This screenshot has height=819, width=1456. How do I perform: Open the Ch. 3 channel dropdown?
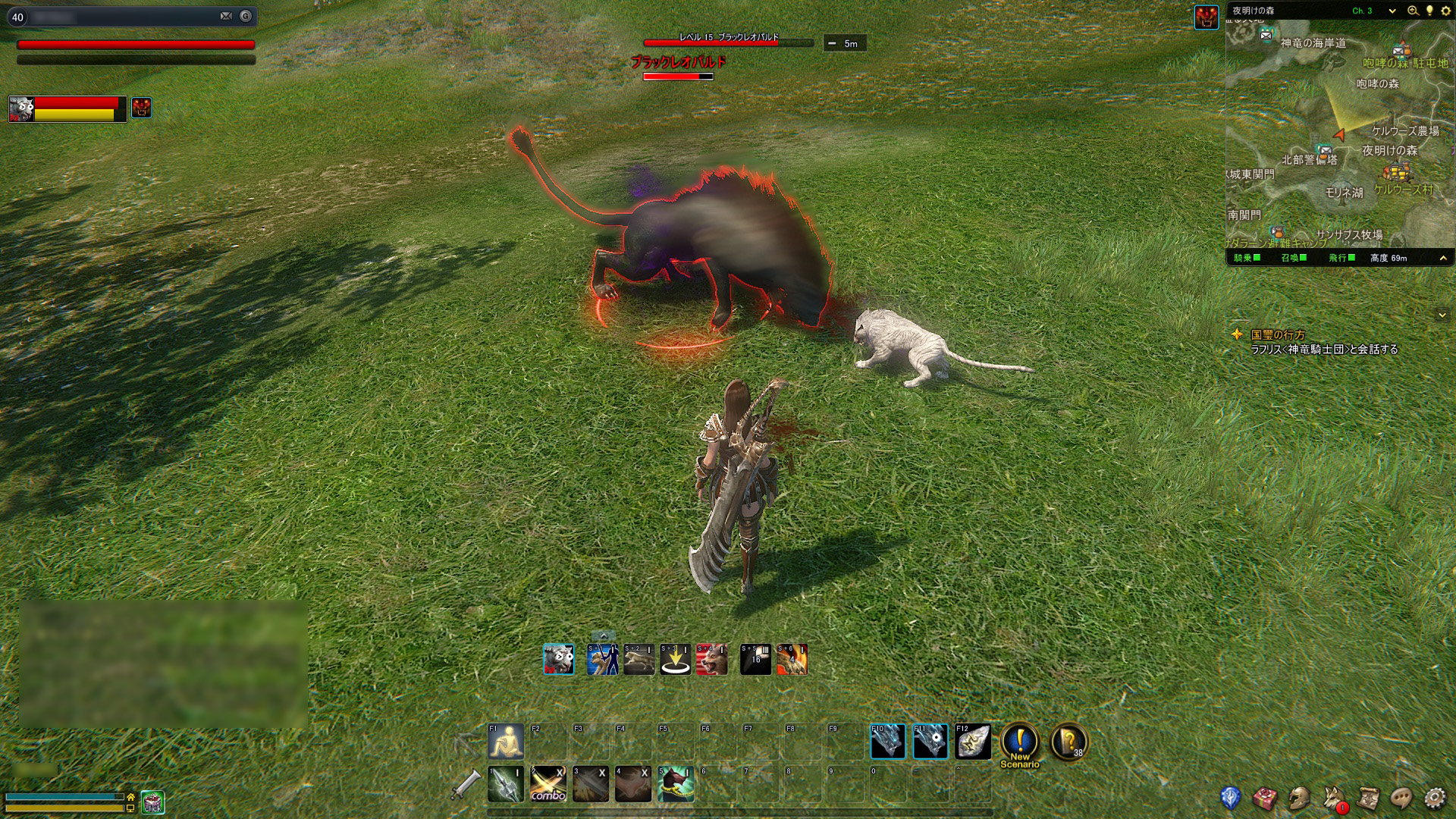[x=1392, y=11]
